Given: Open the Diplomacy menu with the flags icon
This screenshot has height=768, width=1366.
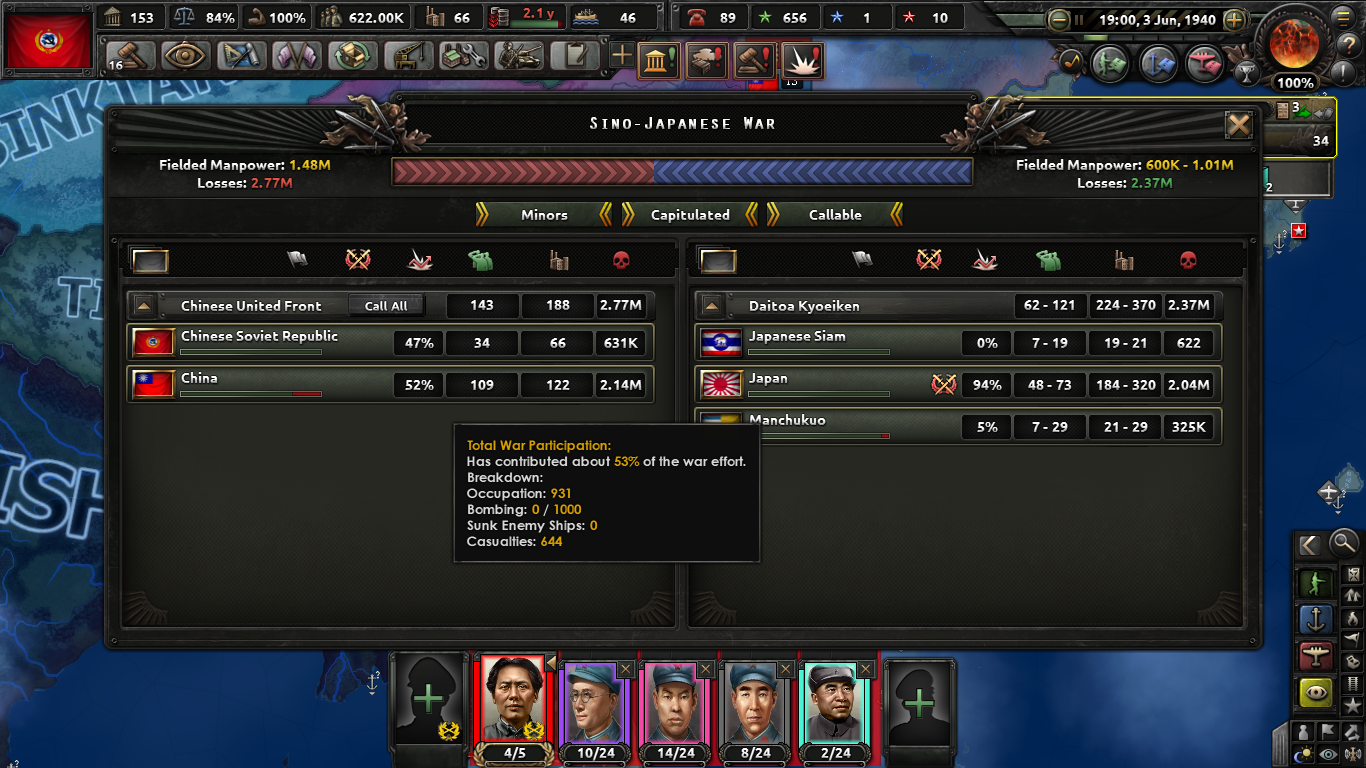Looking at the screenshot, I should (x=297, y=56).
